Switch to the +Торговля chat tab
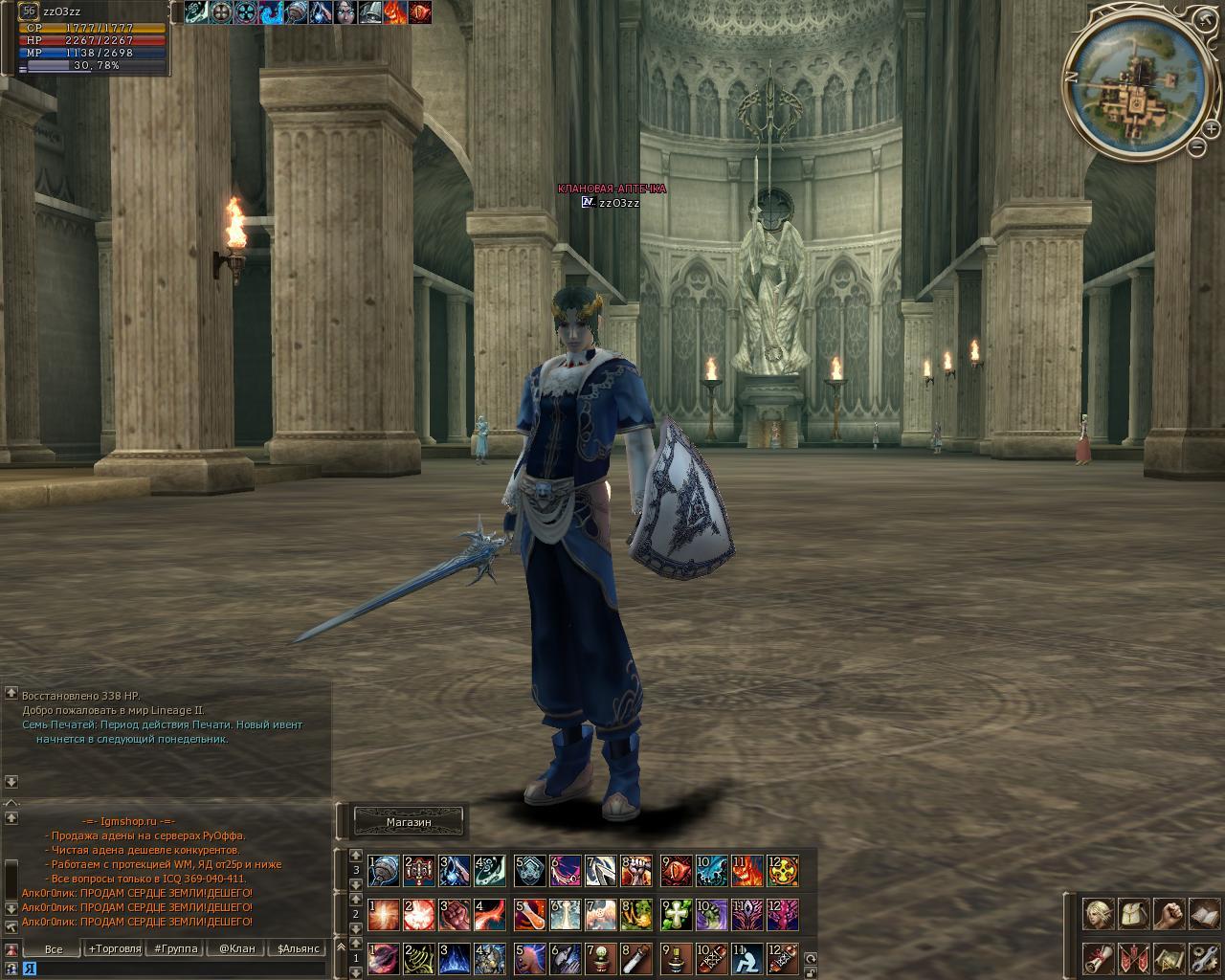The width and height of the screenshot is (1225, 980). (x=114, y=948)
